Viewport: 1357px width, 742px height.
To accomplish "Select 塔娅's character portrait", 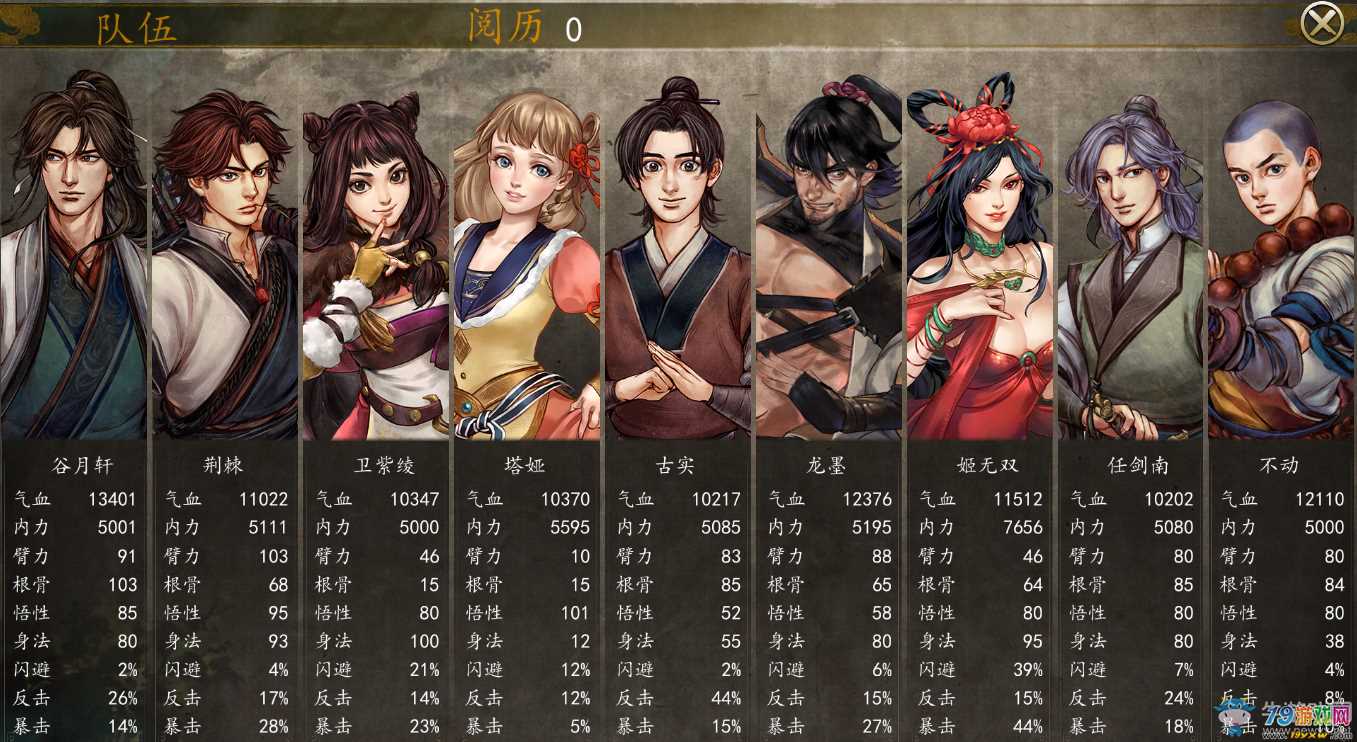I will [x=527, y=250].
